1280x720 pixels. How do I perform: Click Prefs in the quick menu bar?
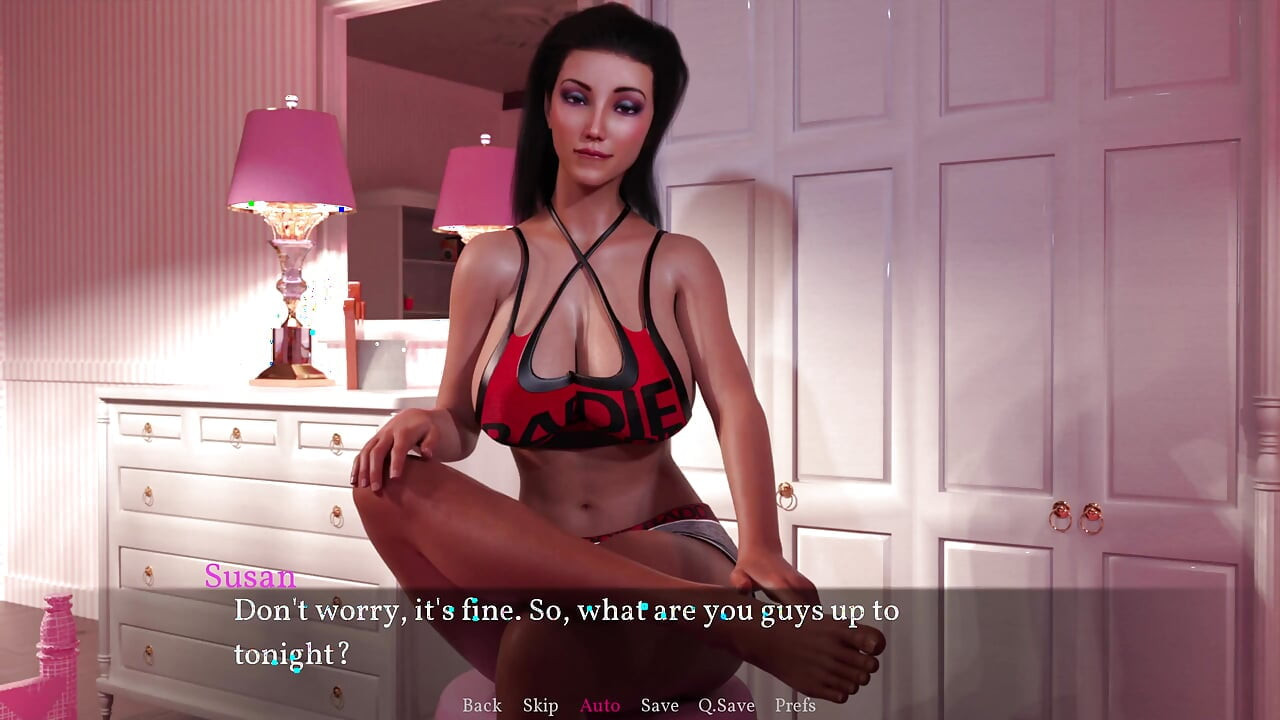793,705
